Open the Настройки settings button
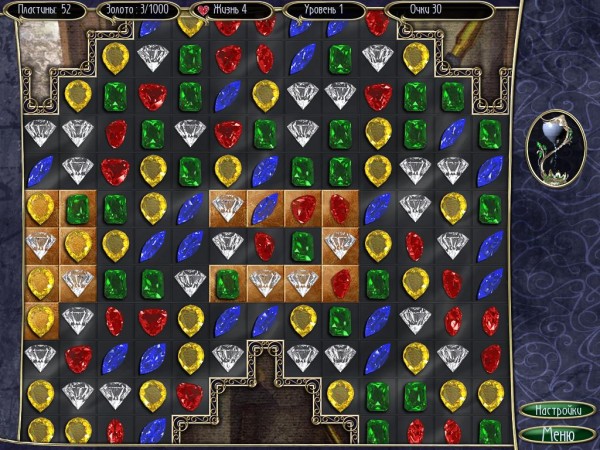 558,410
